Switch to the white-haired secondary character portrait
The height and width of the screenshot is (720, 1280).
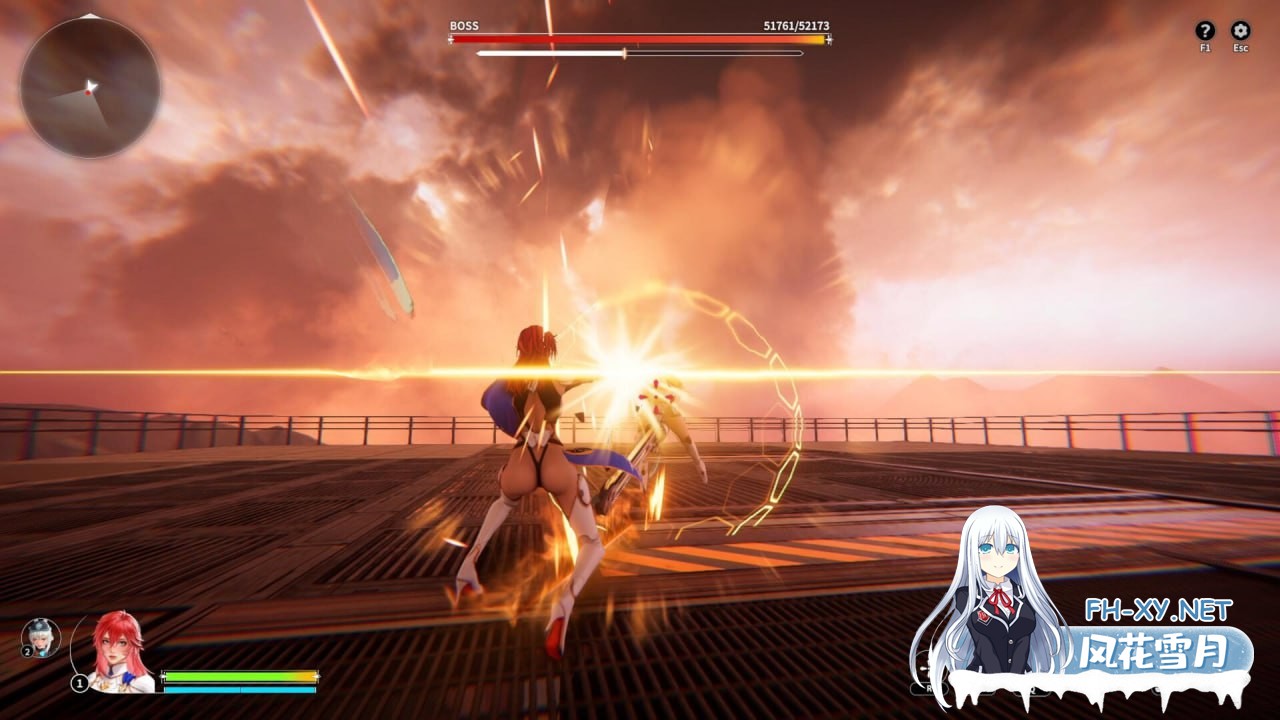(42, 637)
